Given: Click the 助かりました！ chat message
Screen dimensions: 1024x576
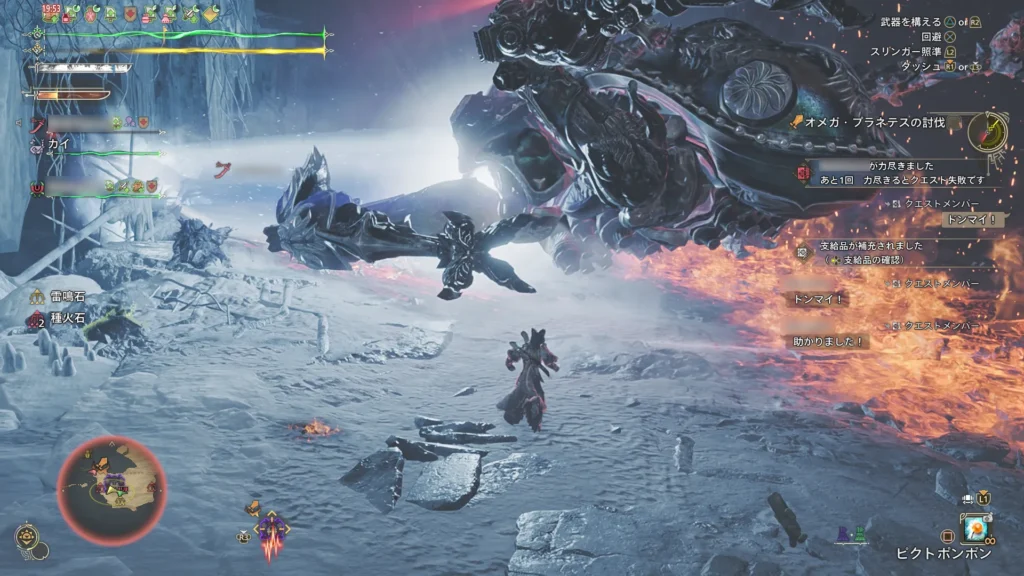Looking at the screenshot, I should (x=828, y=341).
